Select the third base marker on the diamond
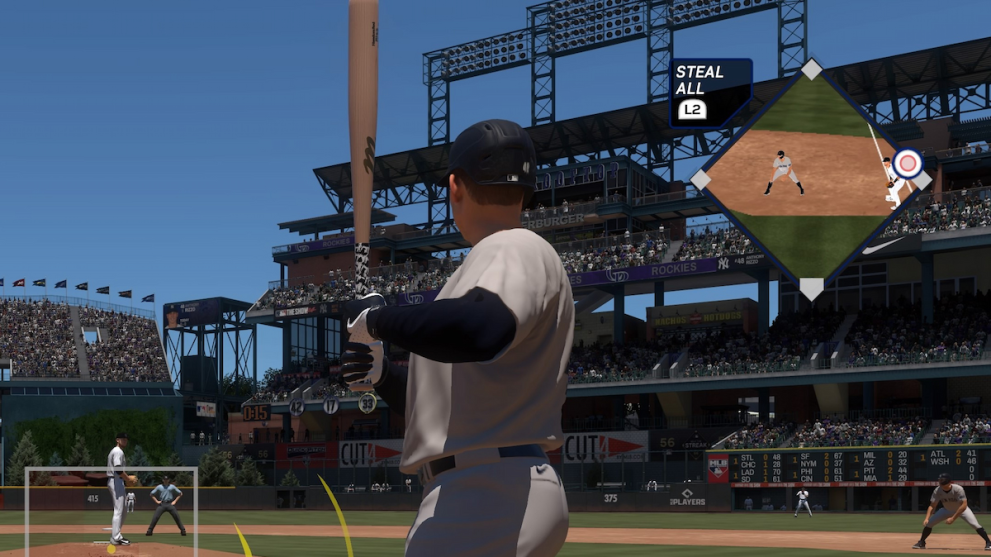 (701, 179)
